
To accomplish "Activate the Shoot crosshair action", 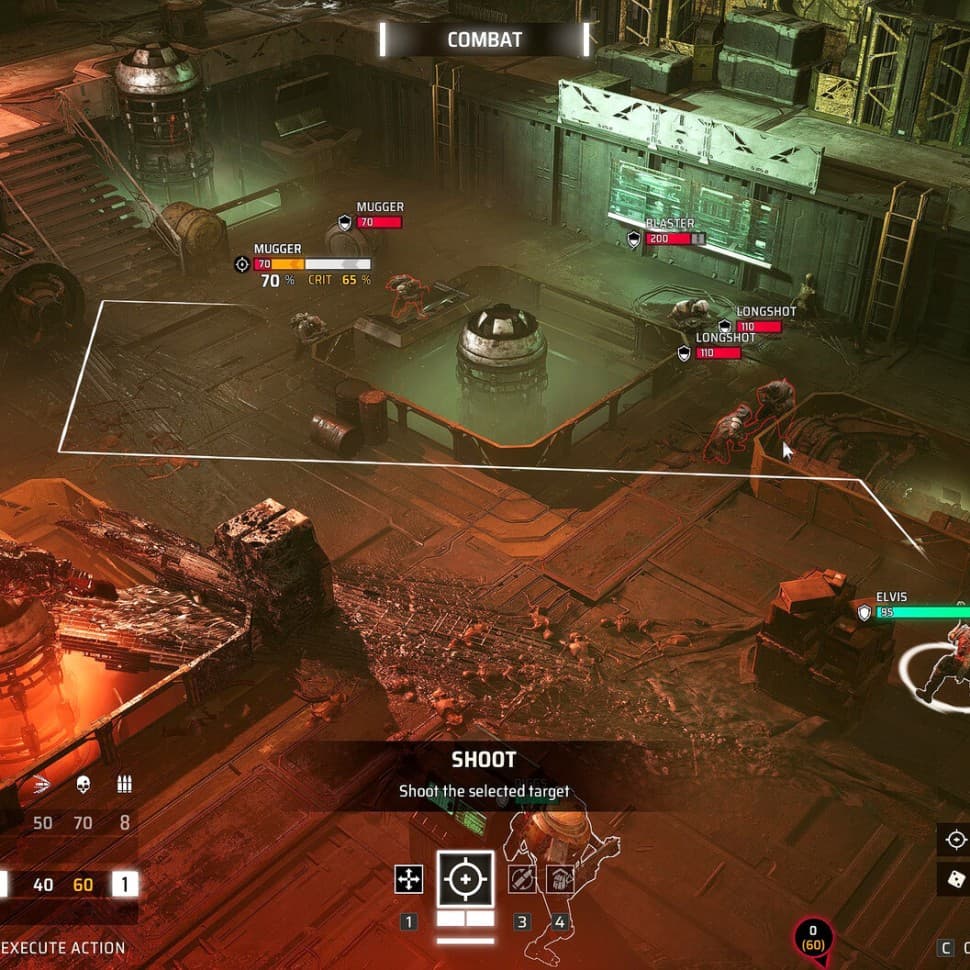I will [x=465, y=879].
